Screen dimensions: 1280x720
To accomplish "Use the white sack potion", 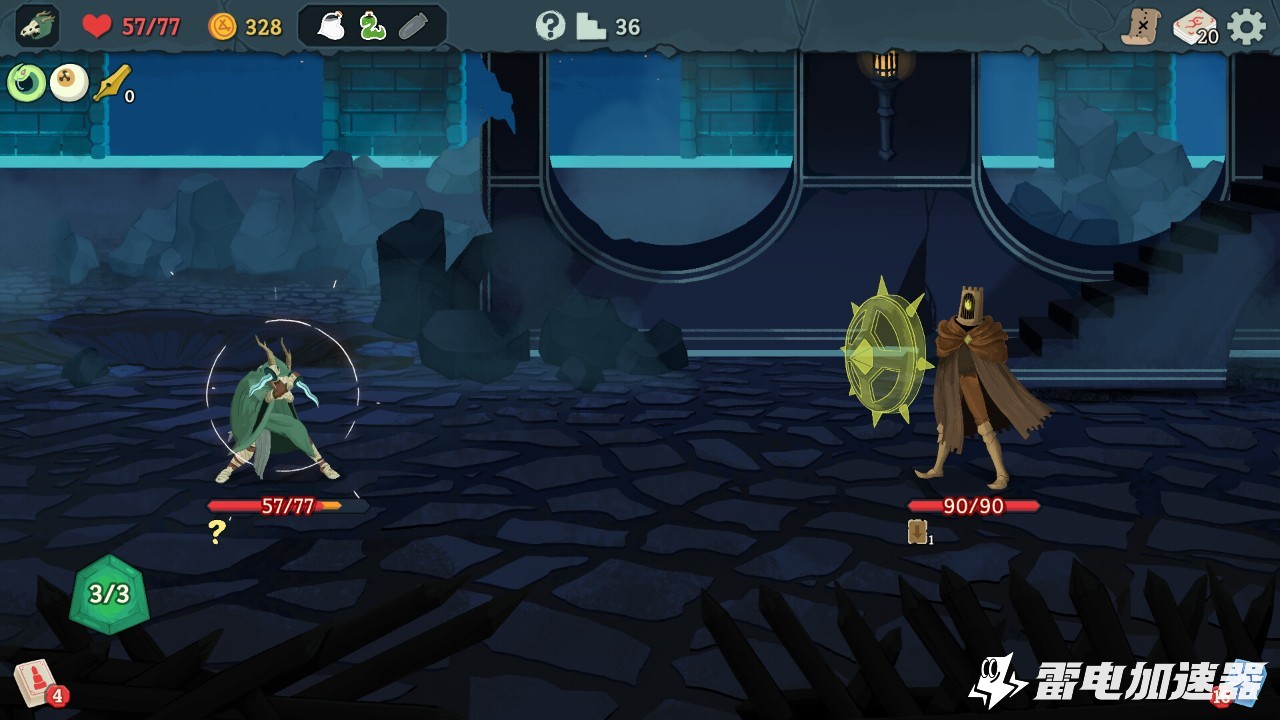I will pyautogui.click(x=331, y=27).
